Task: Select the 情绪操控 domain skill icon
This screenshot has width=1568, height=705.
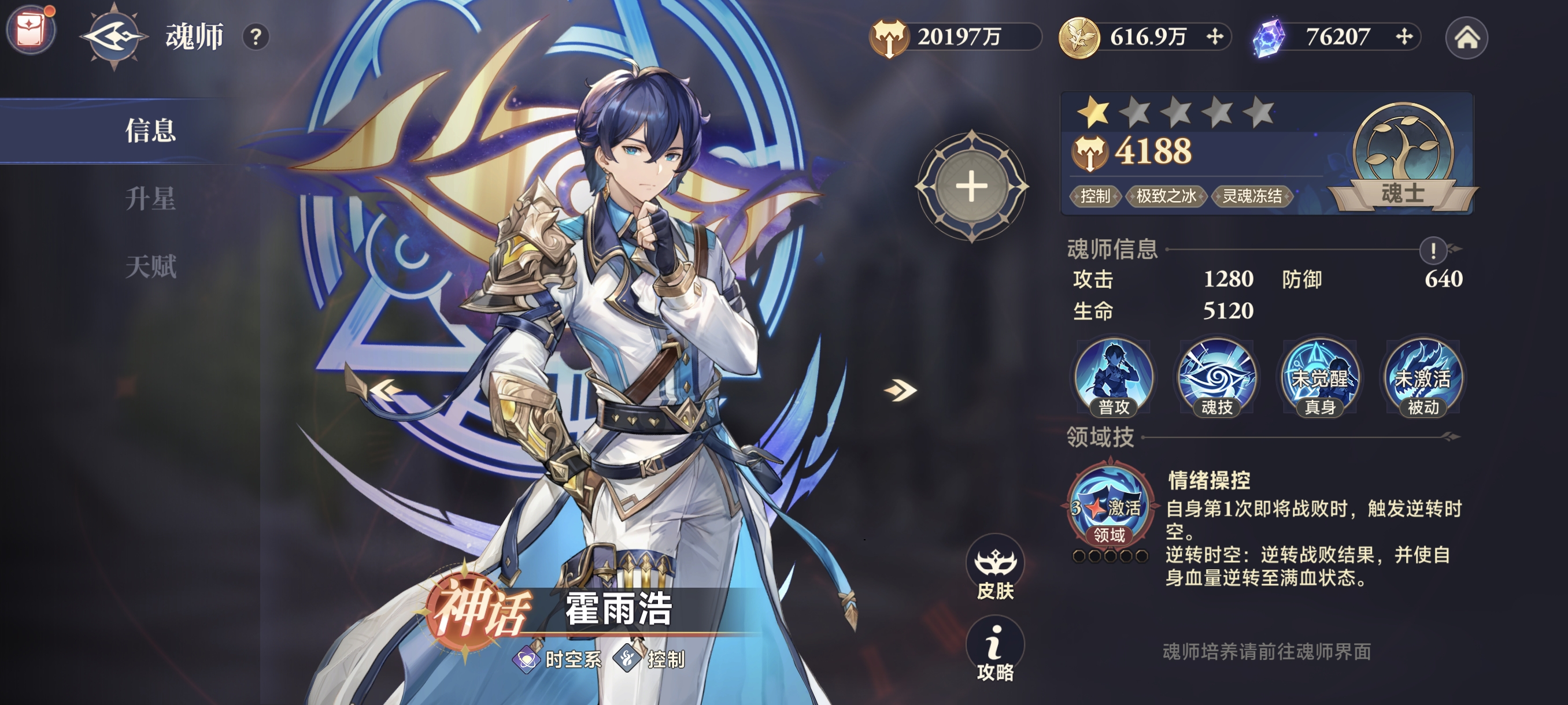Action: pos(1109,505)
